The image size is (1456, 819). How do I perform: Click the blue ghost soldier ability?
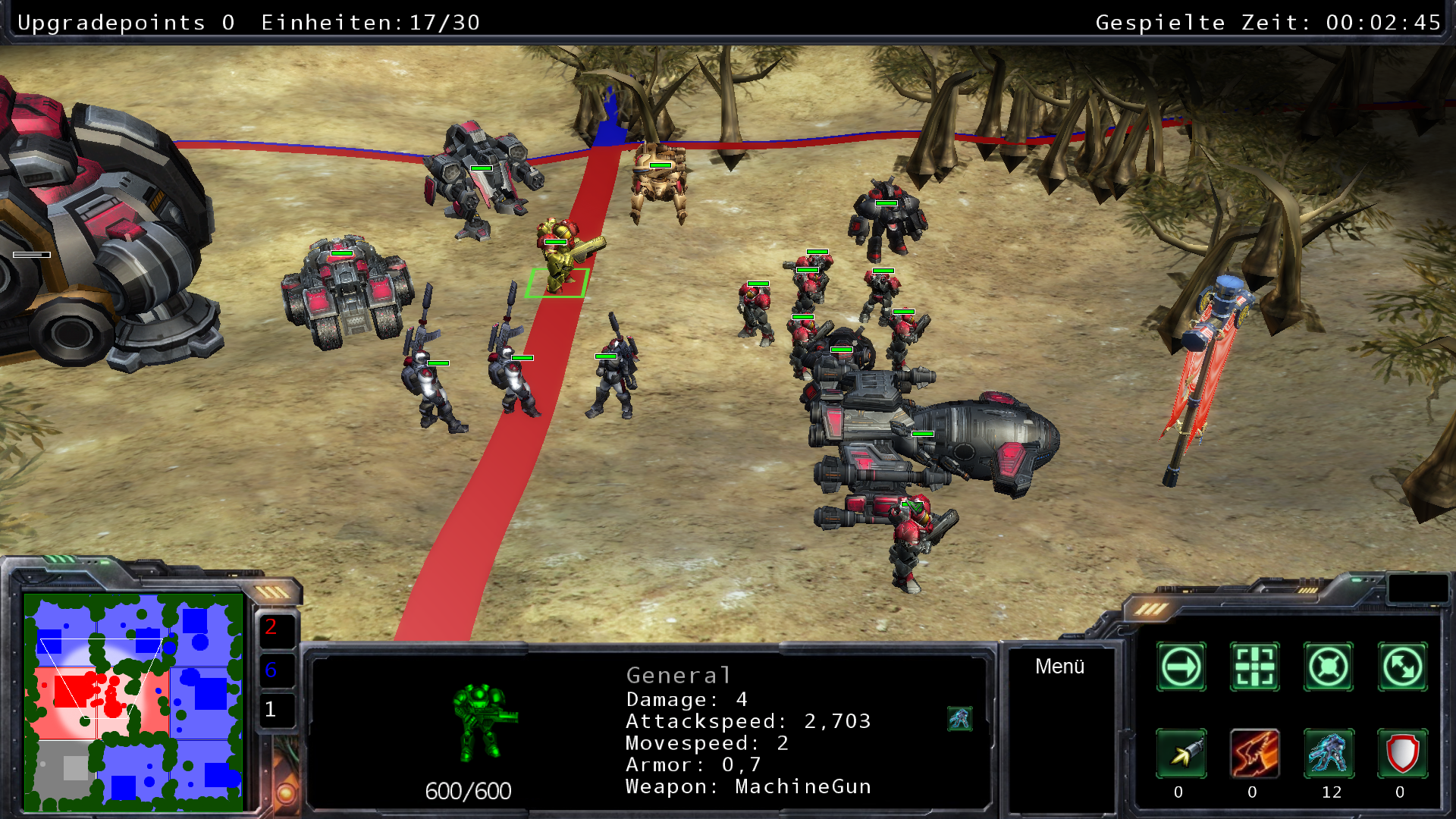point(1328,754)
